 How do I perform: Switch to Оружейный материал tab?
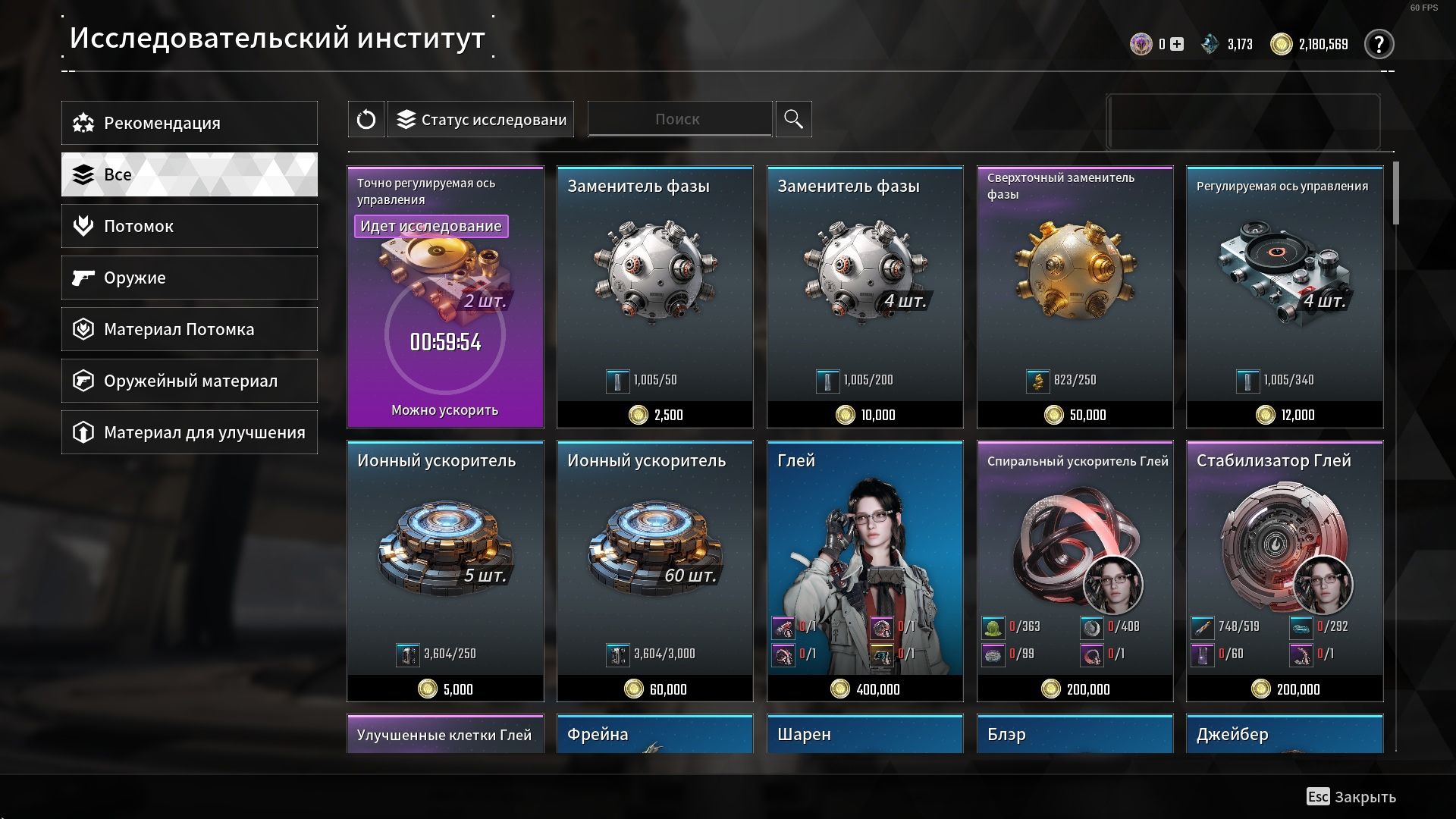[190, 381]
